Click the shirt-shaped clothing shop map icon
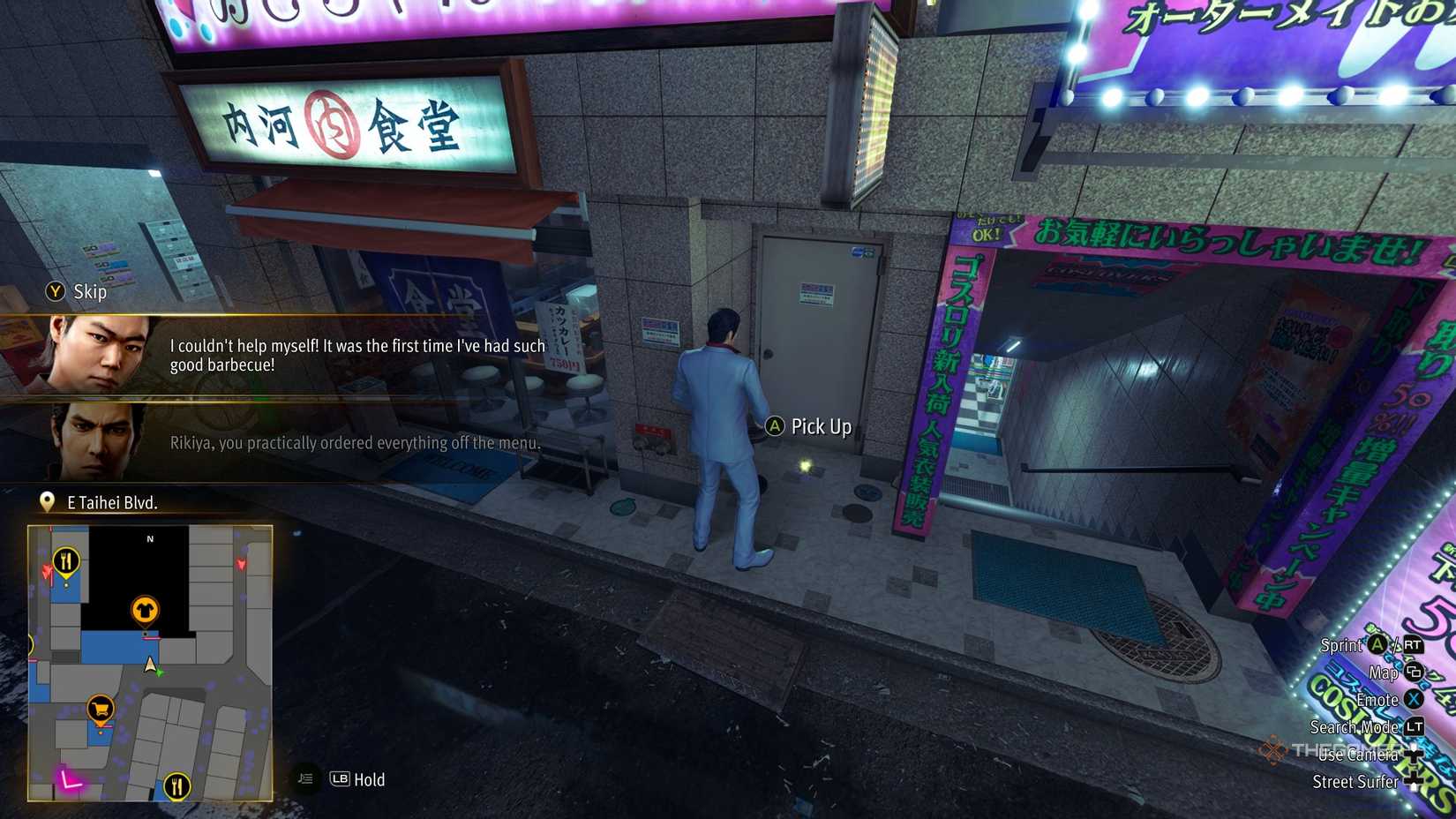 [146, 608]
